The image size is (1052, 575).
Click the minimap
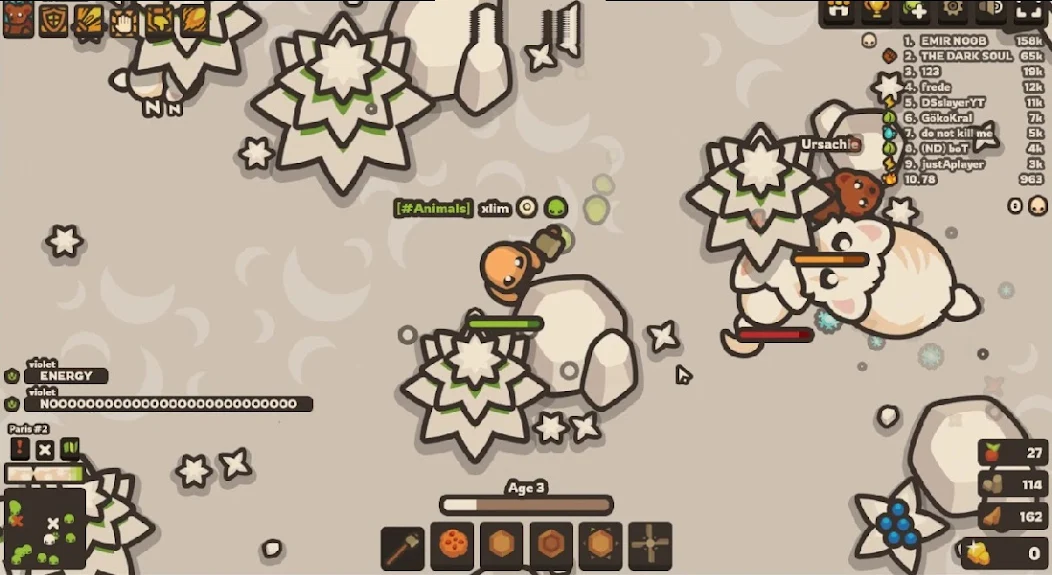pos(44,529)
